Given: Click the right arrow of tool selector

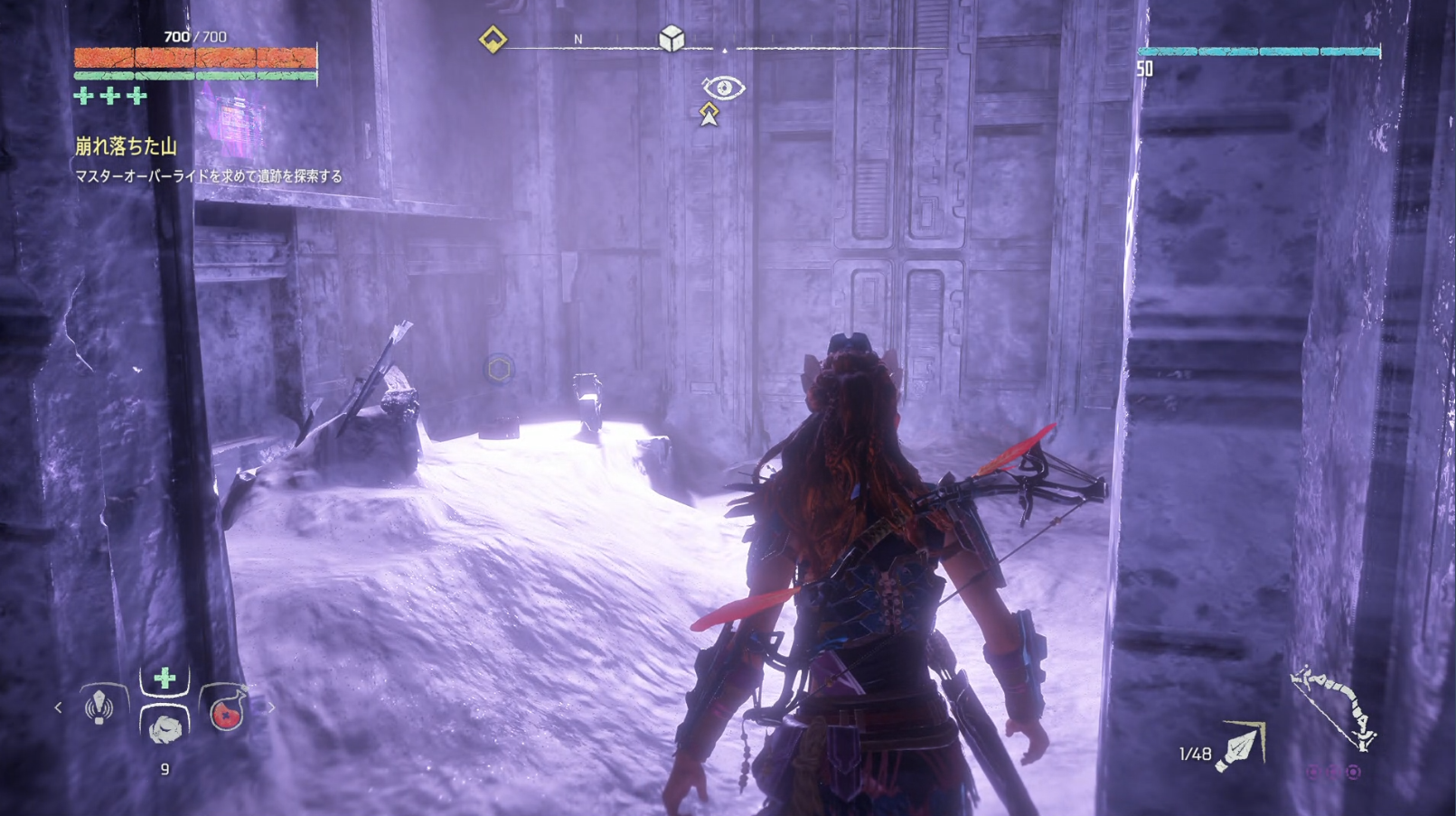Looking at the screenshot, I should (x=270, y=708).
